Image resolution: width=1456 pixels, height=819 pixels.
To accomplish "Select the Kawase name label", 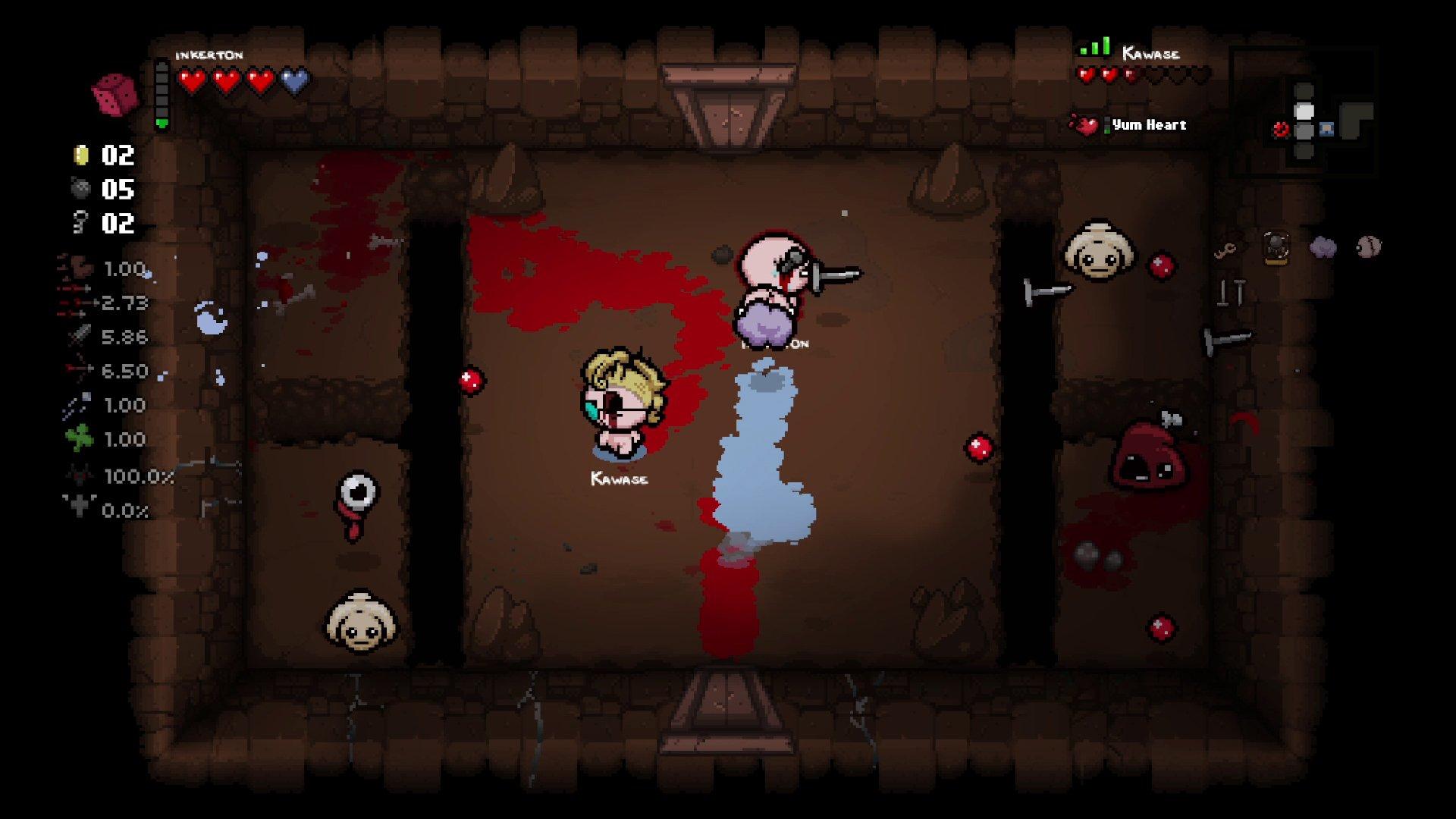I will click(1150, 54).
